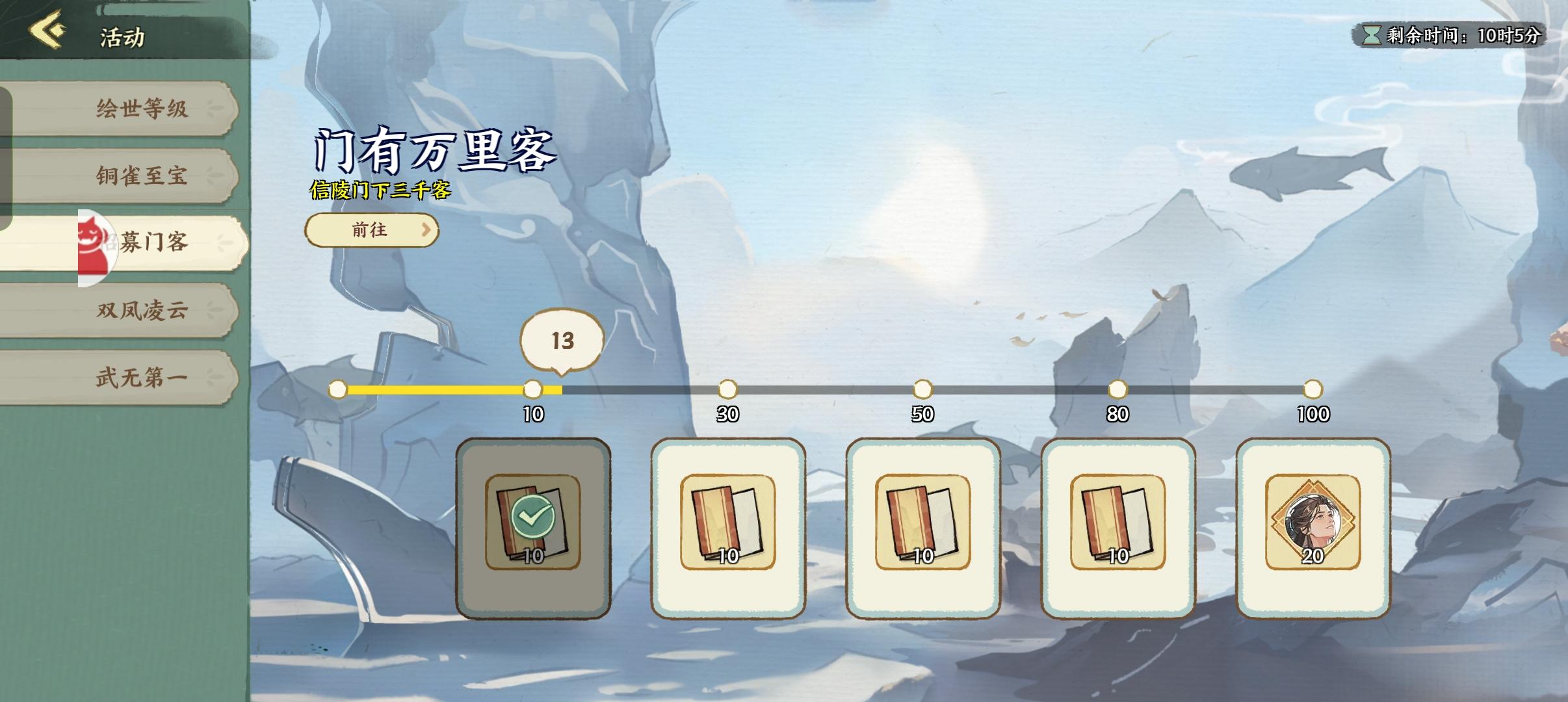1568x702 pixels.
Task: Select the milestone node above 100
Action: [x=1313, y=389]
